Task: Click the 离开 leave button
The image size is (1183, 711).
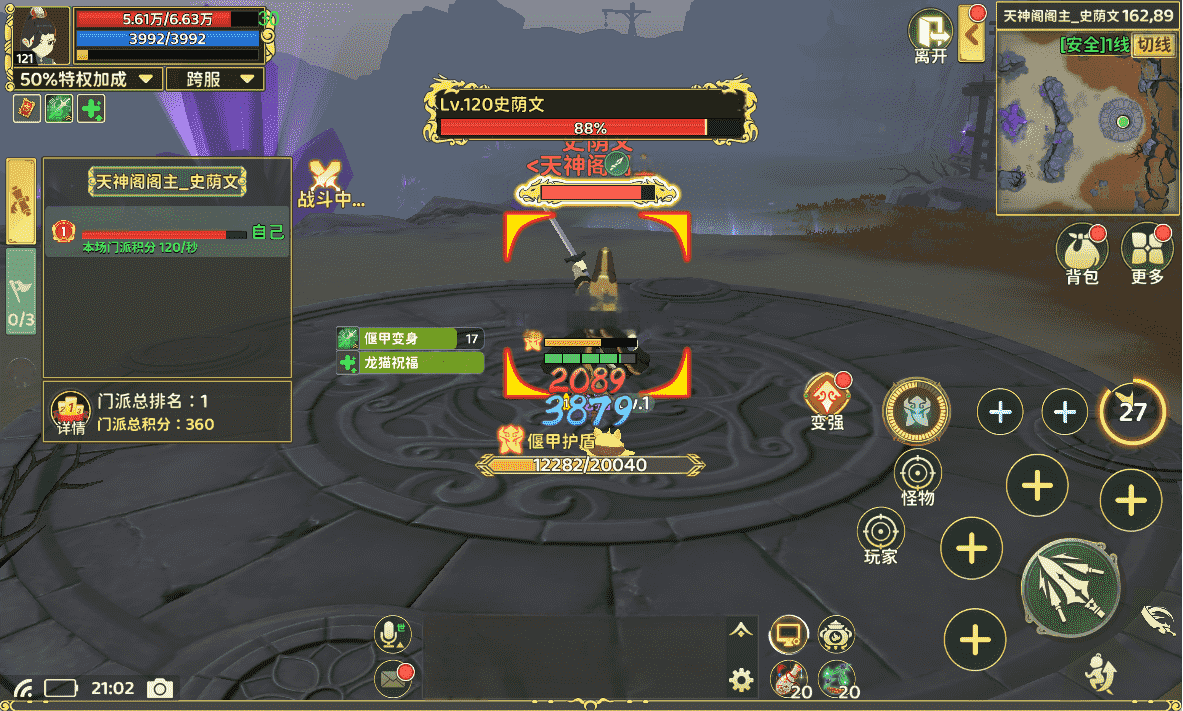Action: pyautogui.click(x=931, y=37)
